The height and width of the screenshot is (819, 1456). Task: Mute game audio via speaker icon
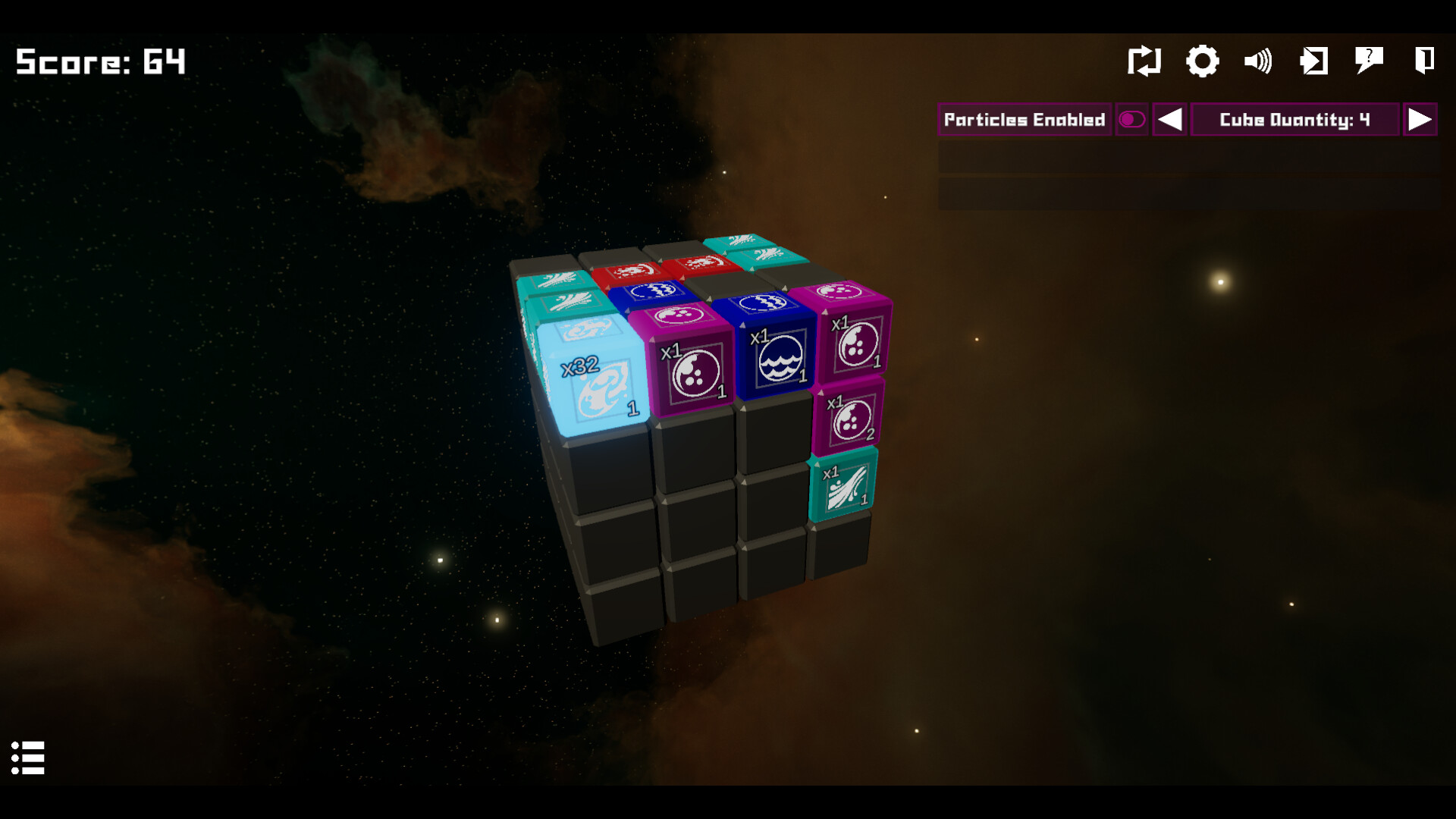click(x=1258, y=61)
